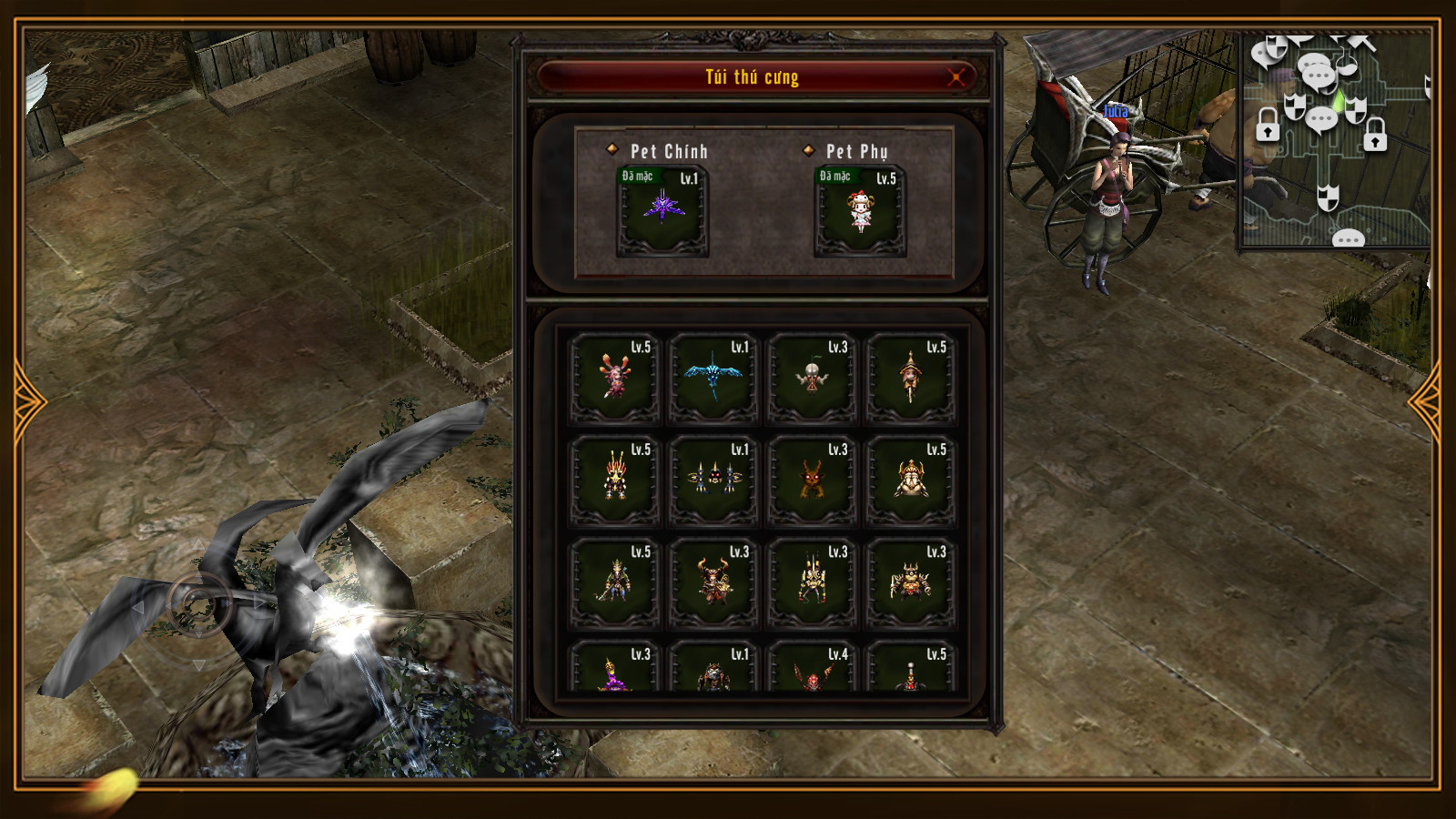1456x819 pixels.
Task: Click the potion flask marker on minimap
Action: 1347,66
